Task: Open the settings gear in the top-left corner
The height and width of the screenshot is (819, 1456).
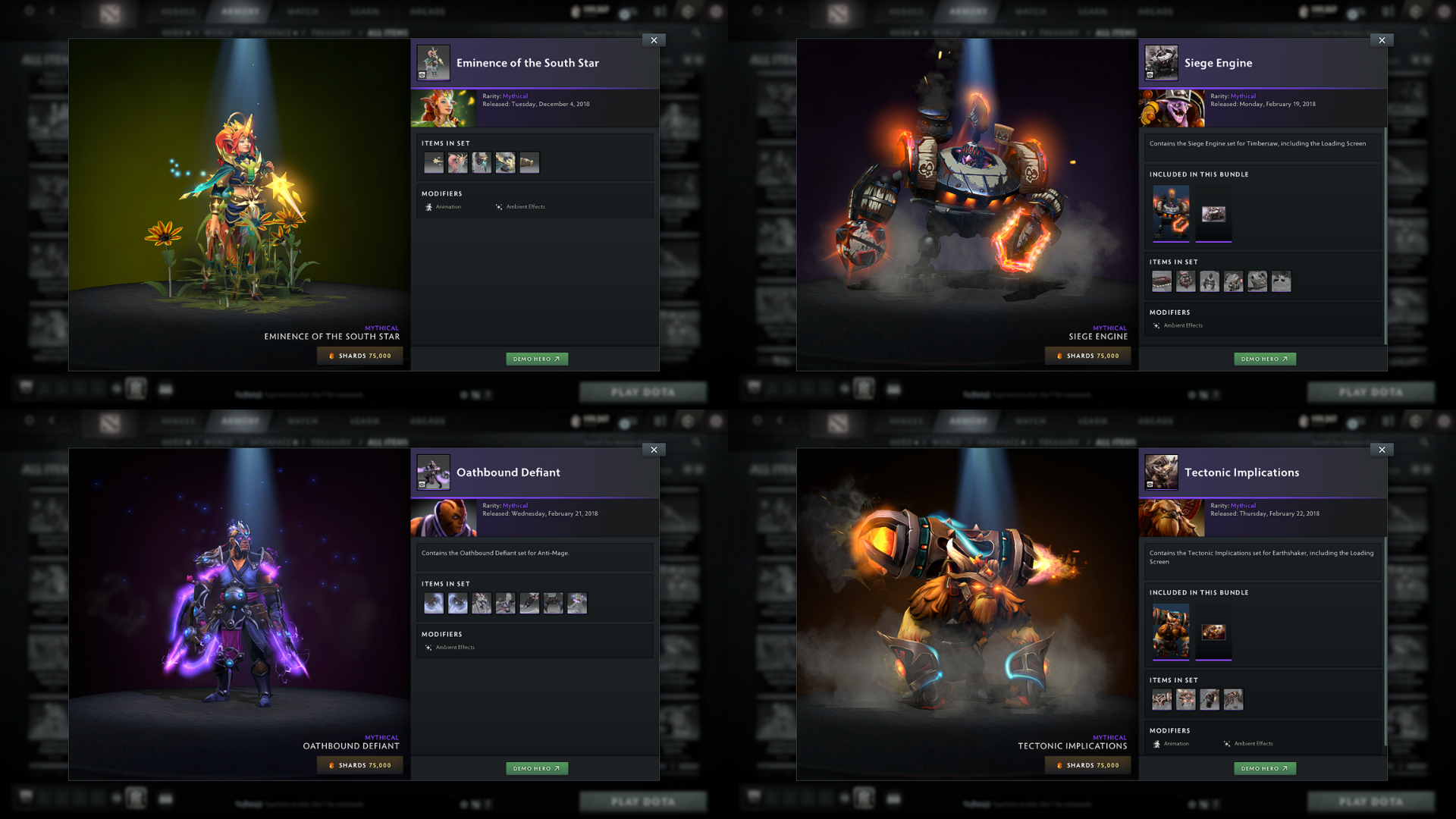Action: pos(29,11)
